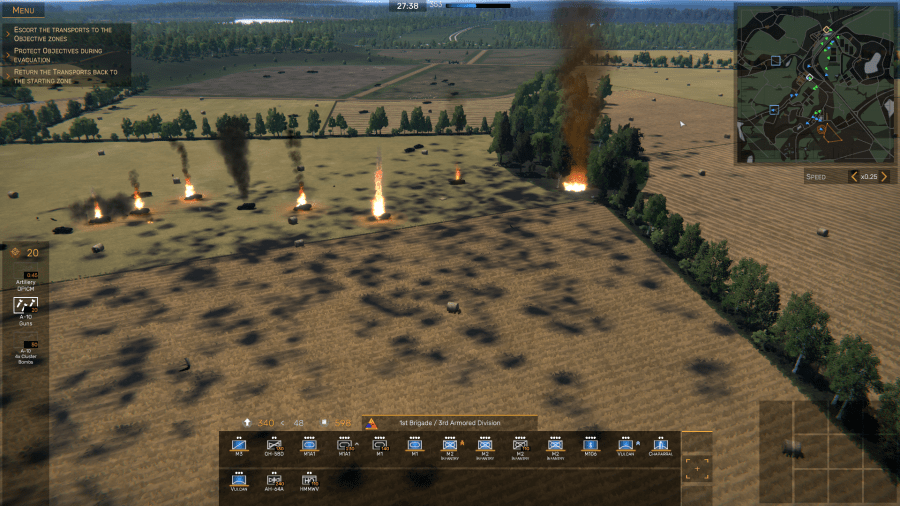Decrease game speed with the left arrow
The image size is (900, 506).
pos(854,177)
